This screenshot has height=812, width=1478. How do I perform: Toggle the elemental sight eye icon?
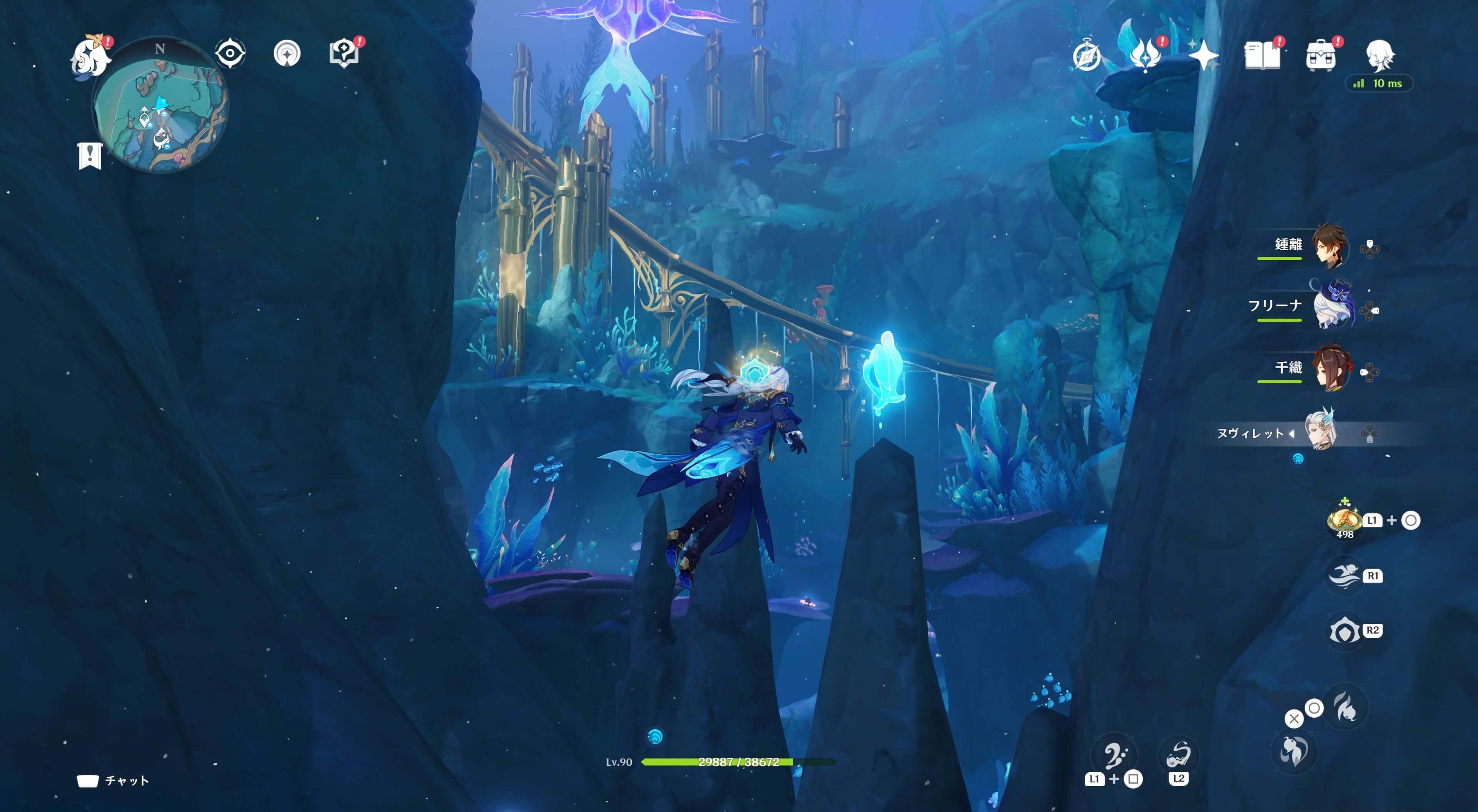pyautogui.click(x=230, y=54)
